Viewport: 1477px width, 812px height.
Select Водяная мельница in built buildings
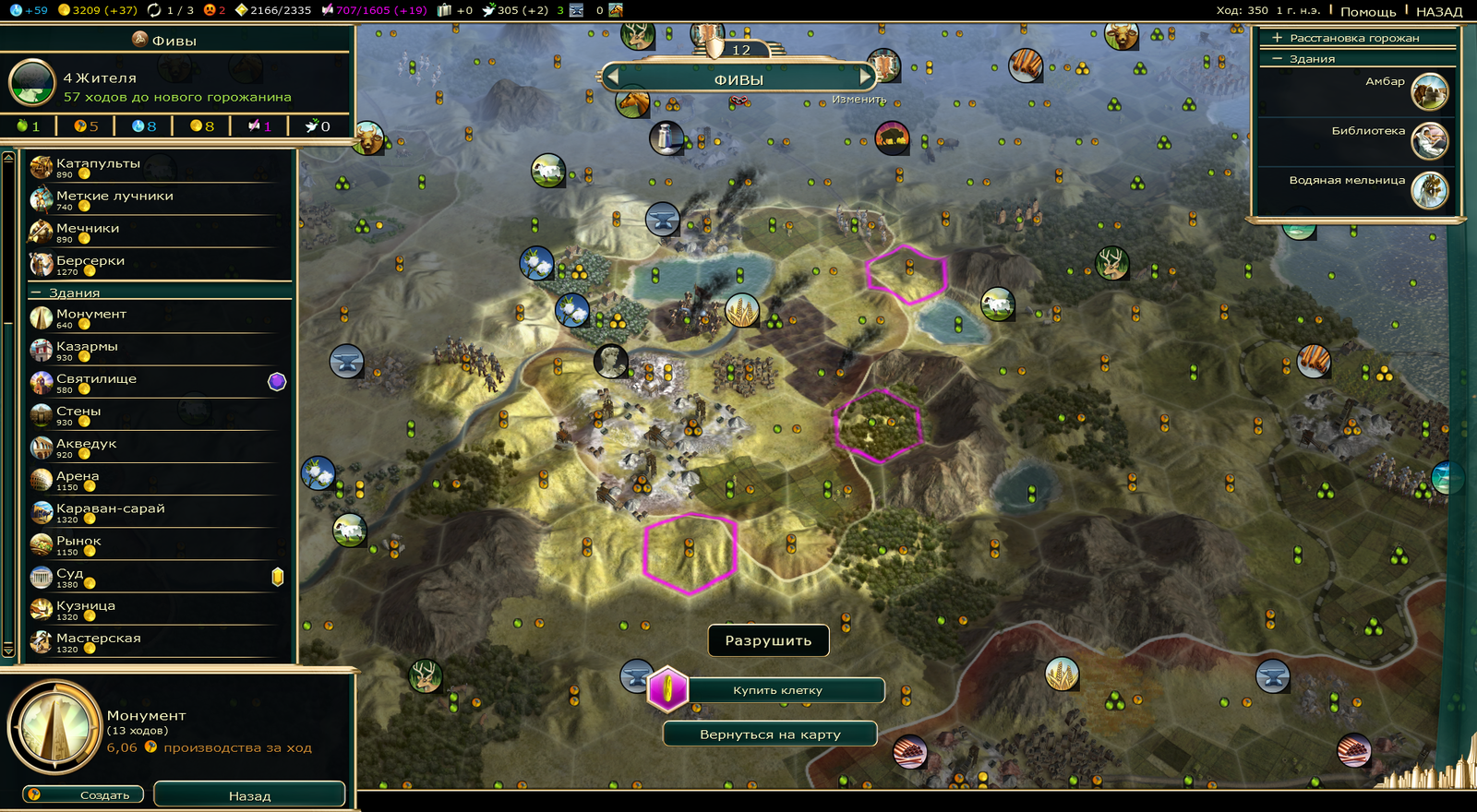pyautogui.click(x=1347, y=181)
